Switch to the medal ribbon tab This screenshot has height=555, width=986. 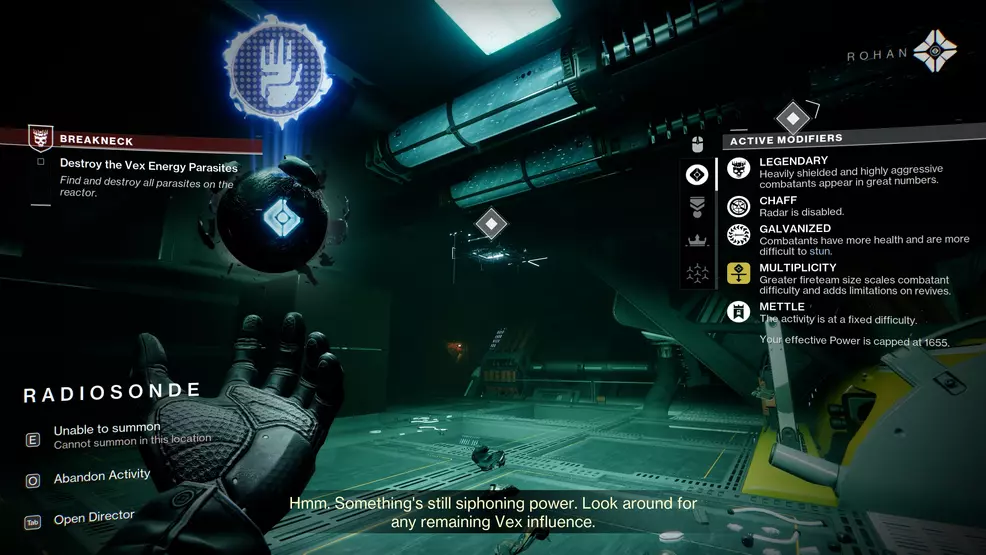697,207
